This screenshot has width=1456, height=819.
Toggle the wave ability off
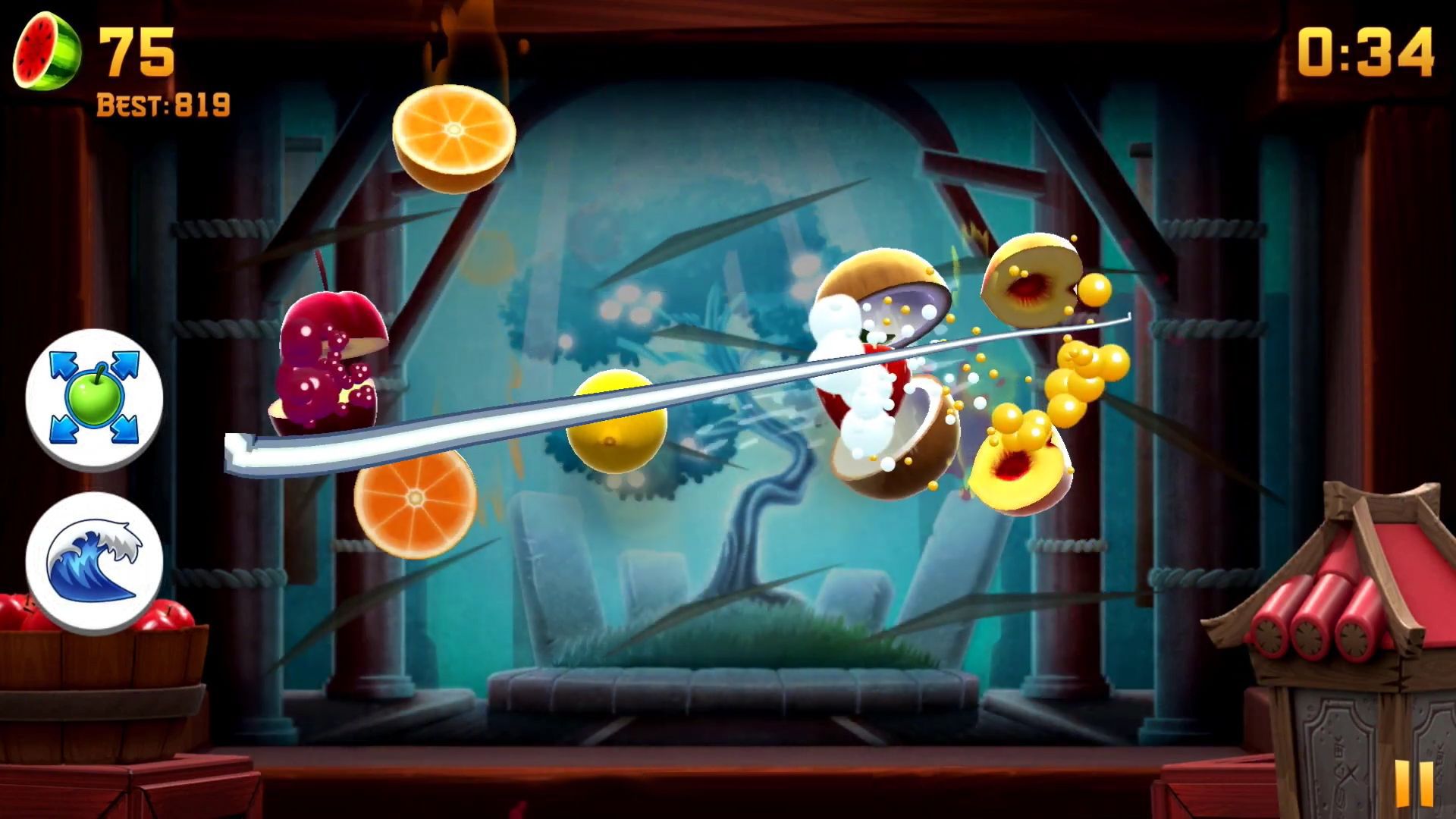[96, 559]
